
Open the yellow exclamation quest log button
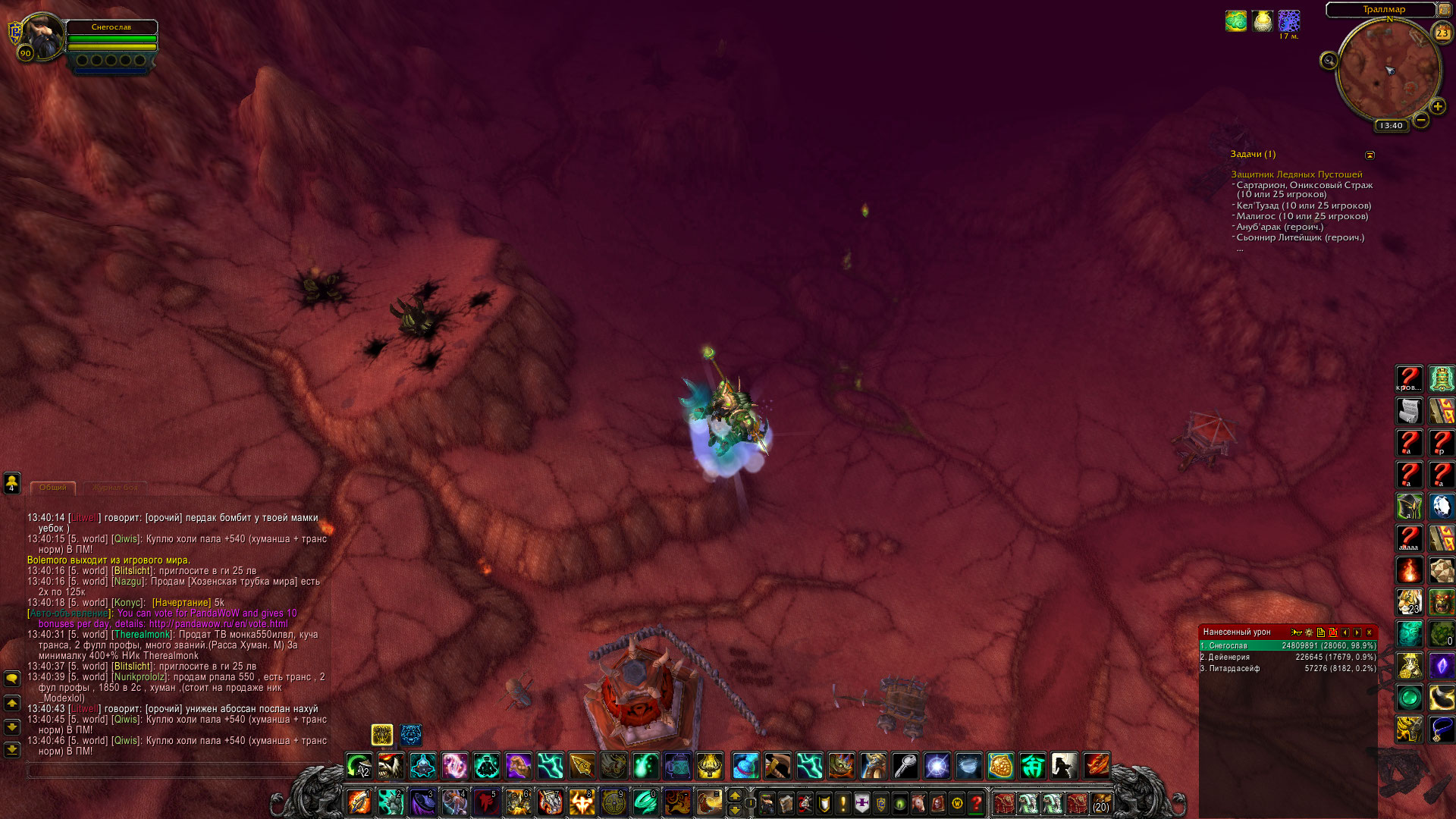point(843,802)
